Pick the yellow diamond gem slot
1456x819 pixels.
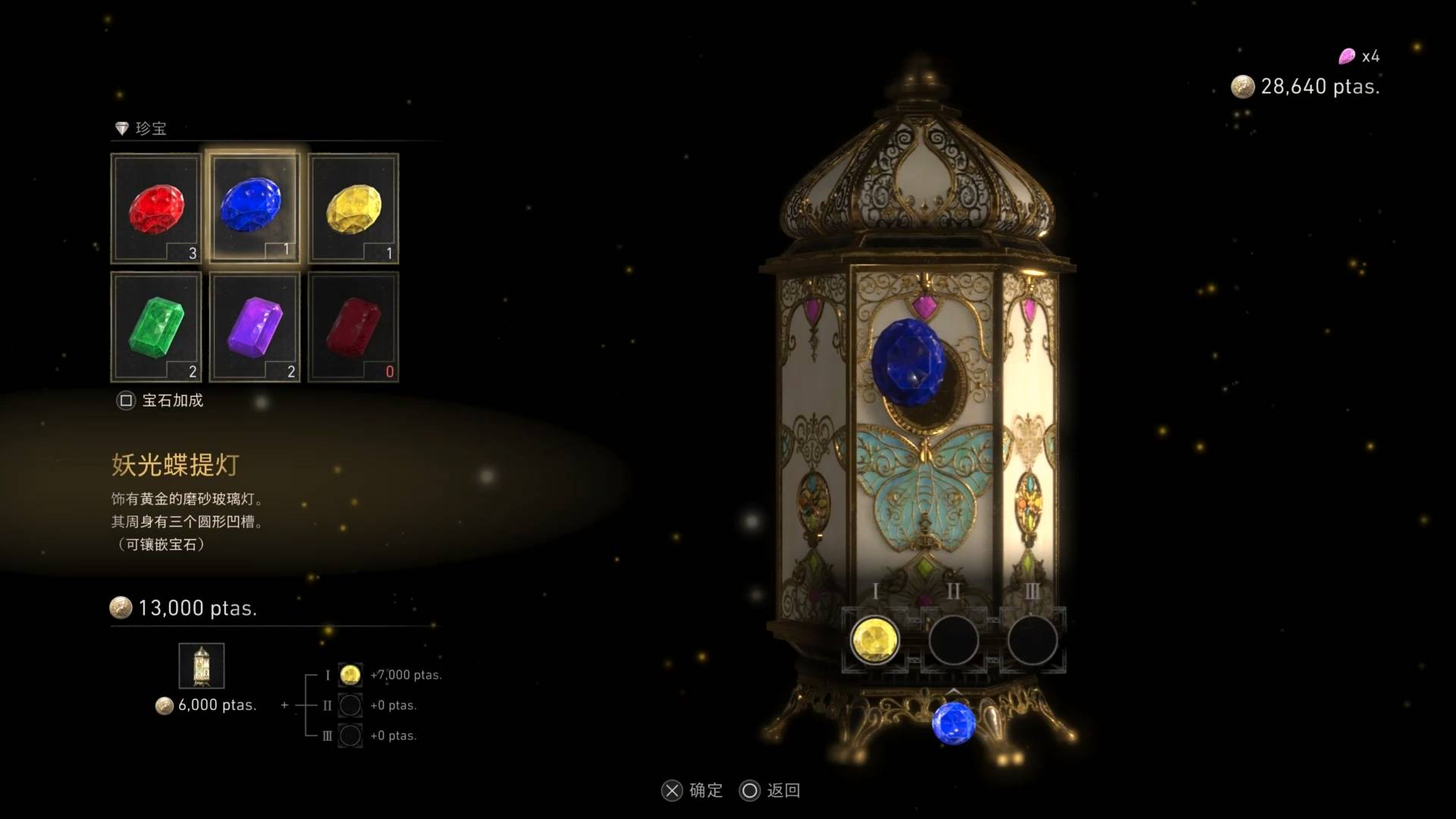tap(353, 209)
